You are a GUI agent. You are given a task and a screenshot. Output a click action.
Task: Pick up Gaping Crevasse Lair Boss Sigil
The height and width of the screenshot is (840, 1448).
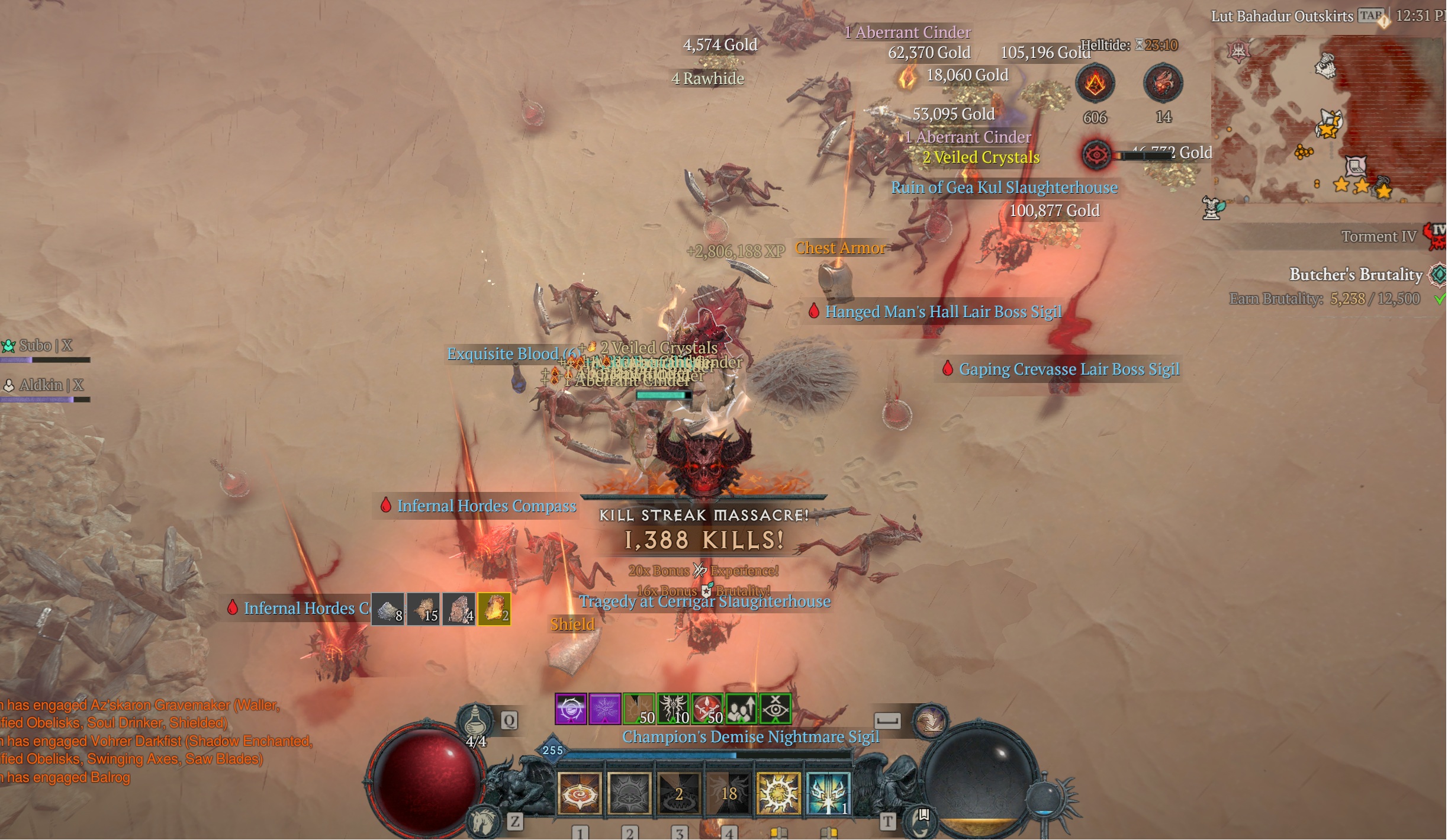click(1069, 369)
